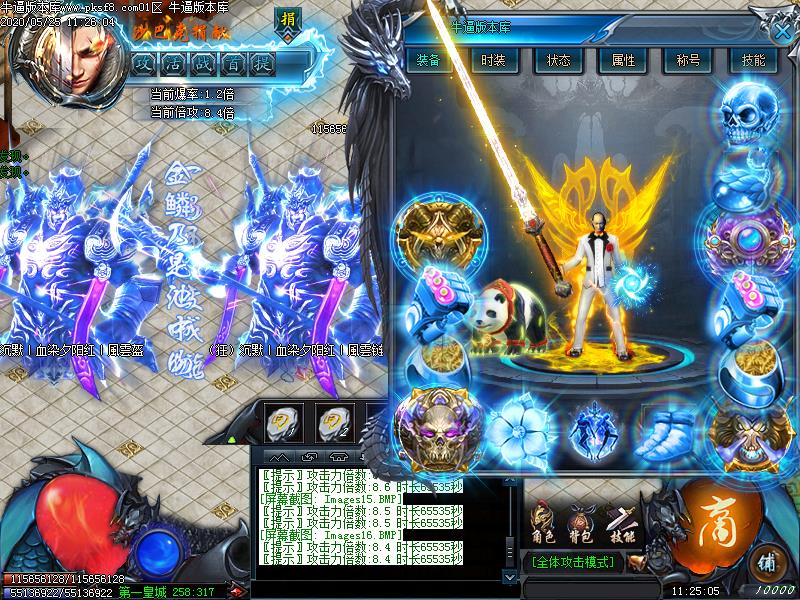
Task: Open the 时装 fashion tab
Action: (x=492, y=60)
